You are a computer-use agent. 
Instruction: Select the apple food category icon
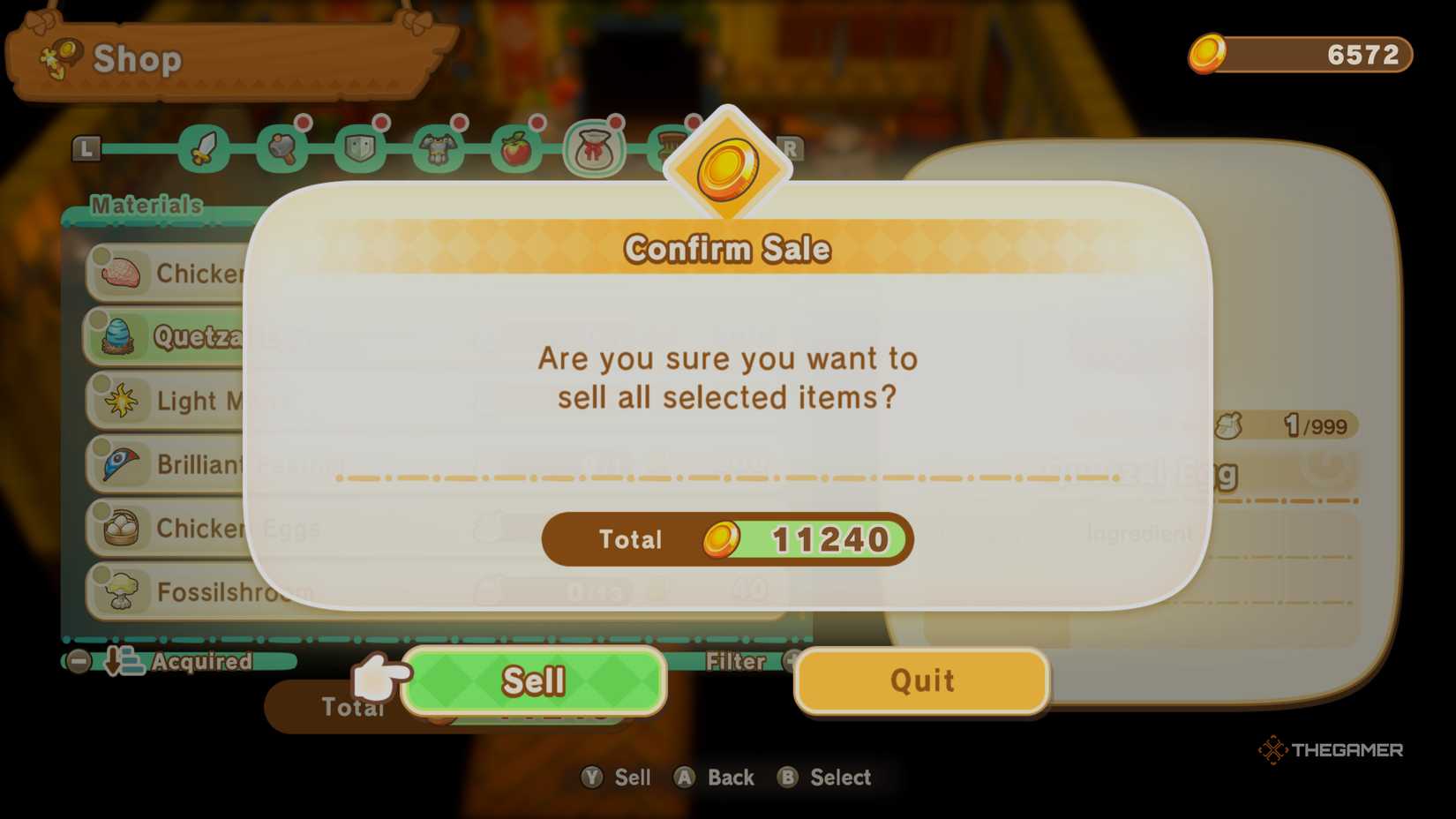[516, 148]
